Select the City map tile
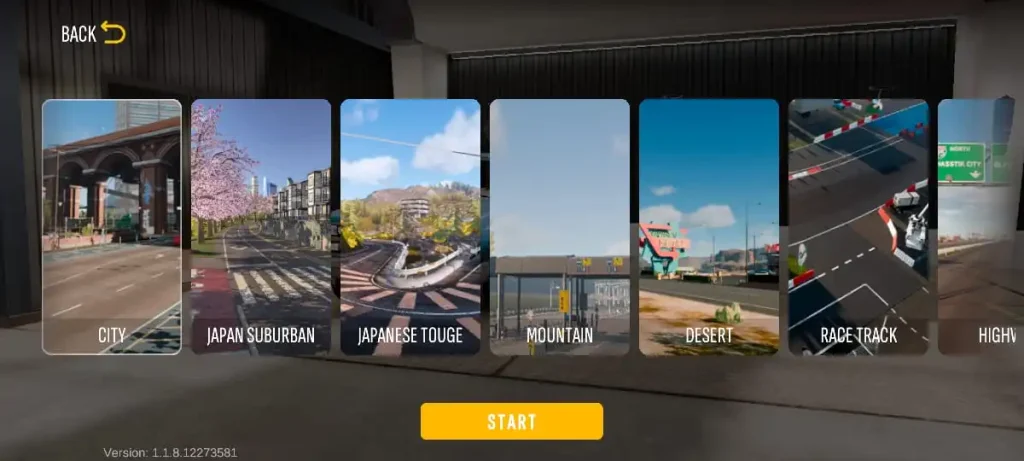 (x=112, y=227)
